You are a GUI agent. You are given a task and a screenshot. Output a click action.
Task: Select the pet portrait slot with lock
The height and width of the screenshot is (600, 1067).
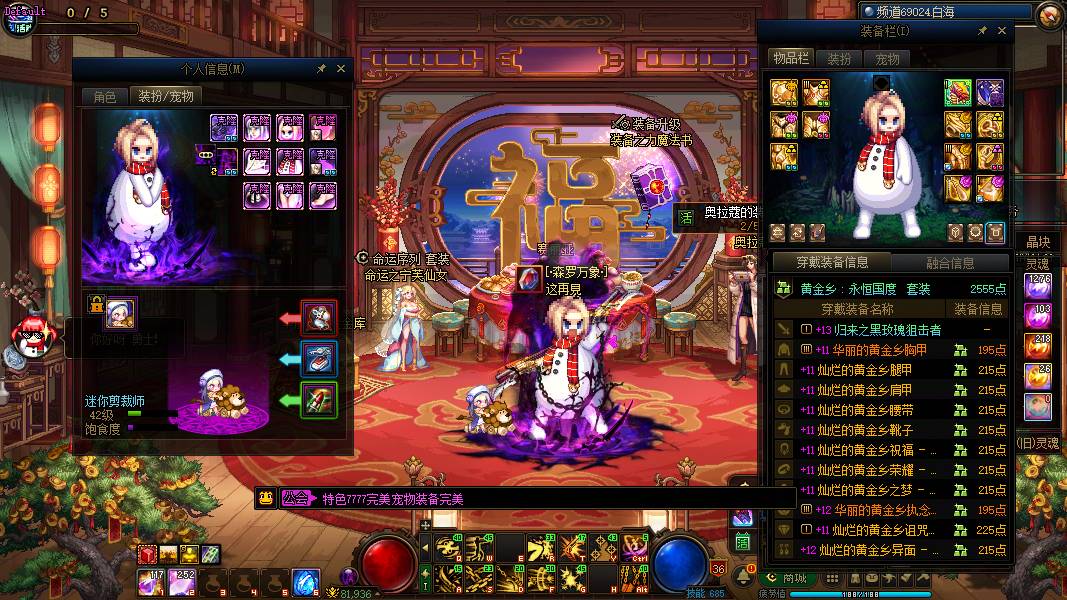pyautogui.click(x=120, y=313)
